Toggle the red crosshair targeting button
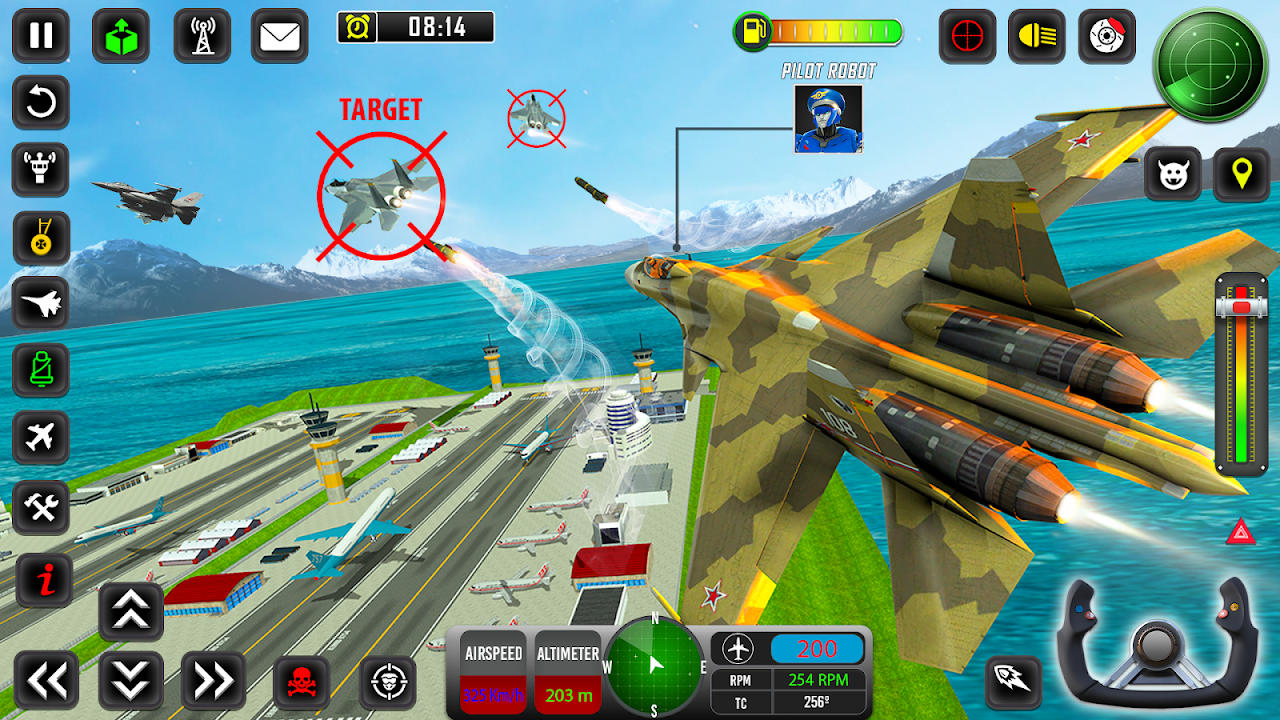Screen dimensions: 1280x720 point(967,36)
